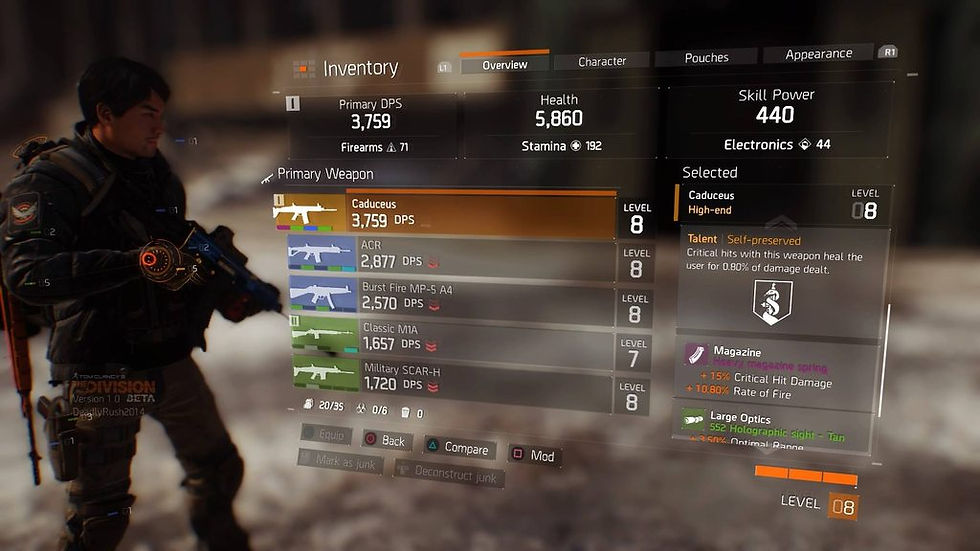980x551 pixels.
Task: Switch to the Overview tab
Action: click(x=504, y=65)
